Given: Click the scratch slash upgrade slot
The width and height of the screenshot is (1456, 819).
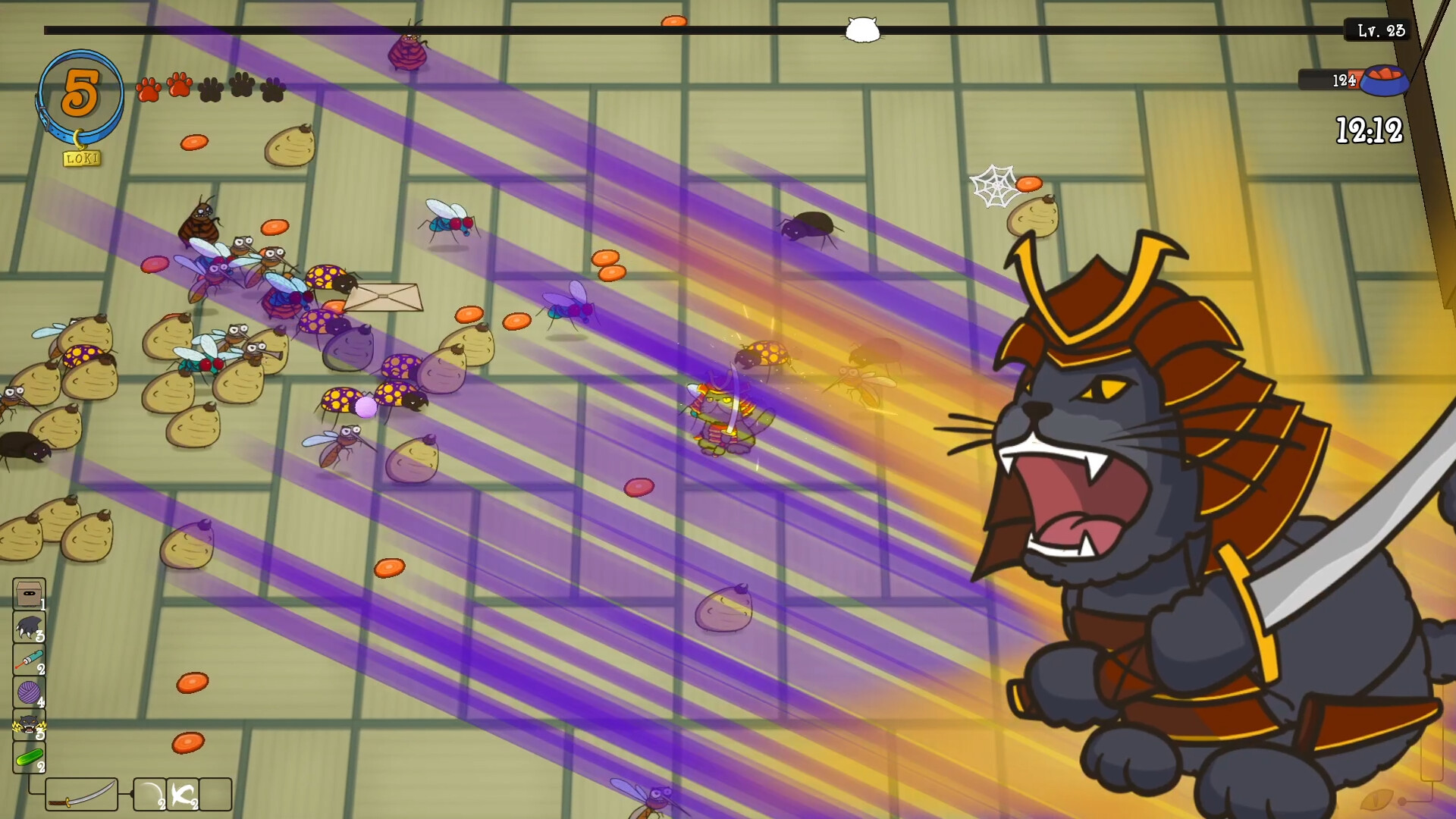Looking at the screenshot, I should (182, 795).
